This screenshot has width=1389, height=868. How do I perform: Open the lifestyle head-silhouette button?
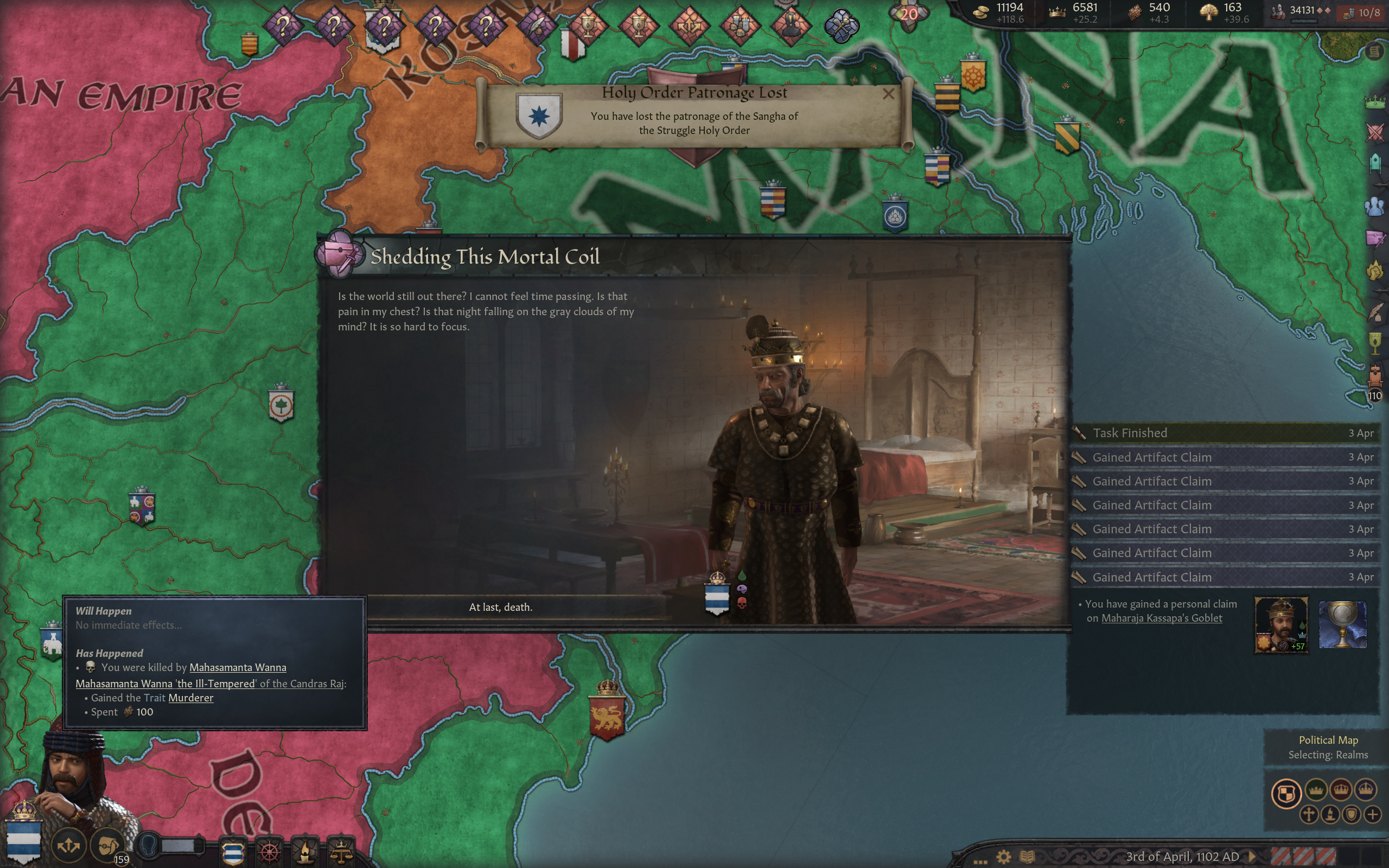[149, 846]
